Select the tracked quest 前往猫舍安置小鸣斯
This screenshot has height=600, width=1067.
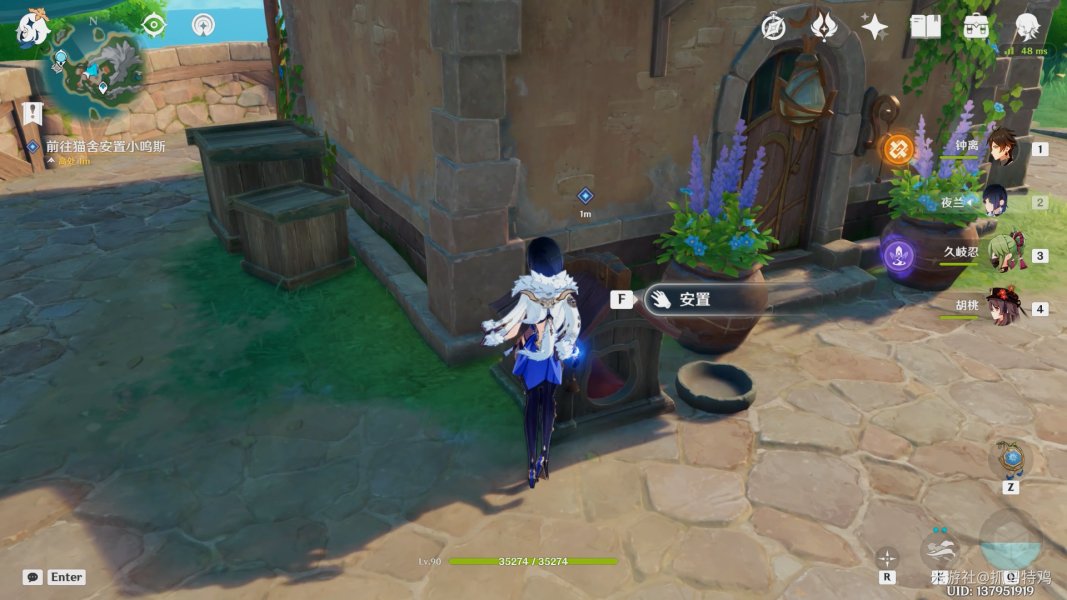coord(105,146)
